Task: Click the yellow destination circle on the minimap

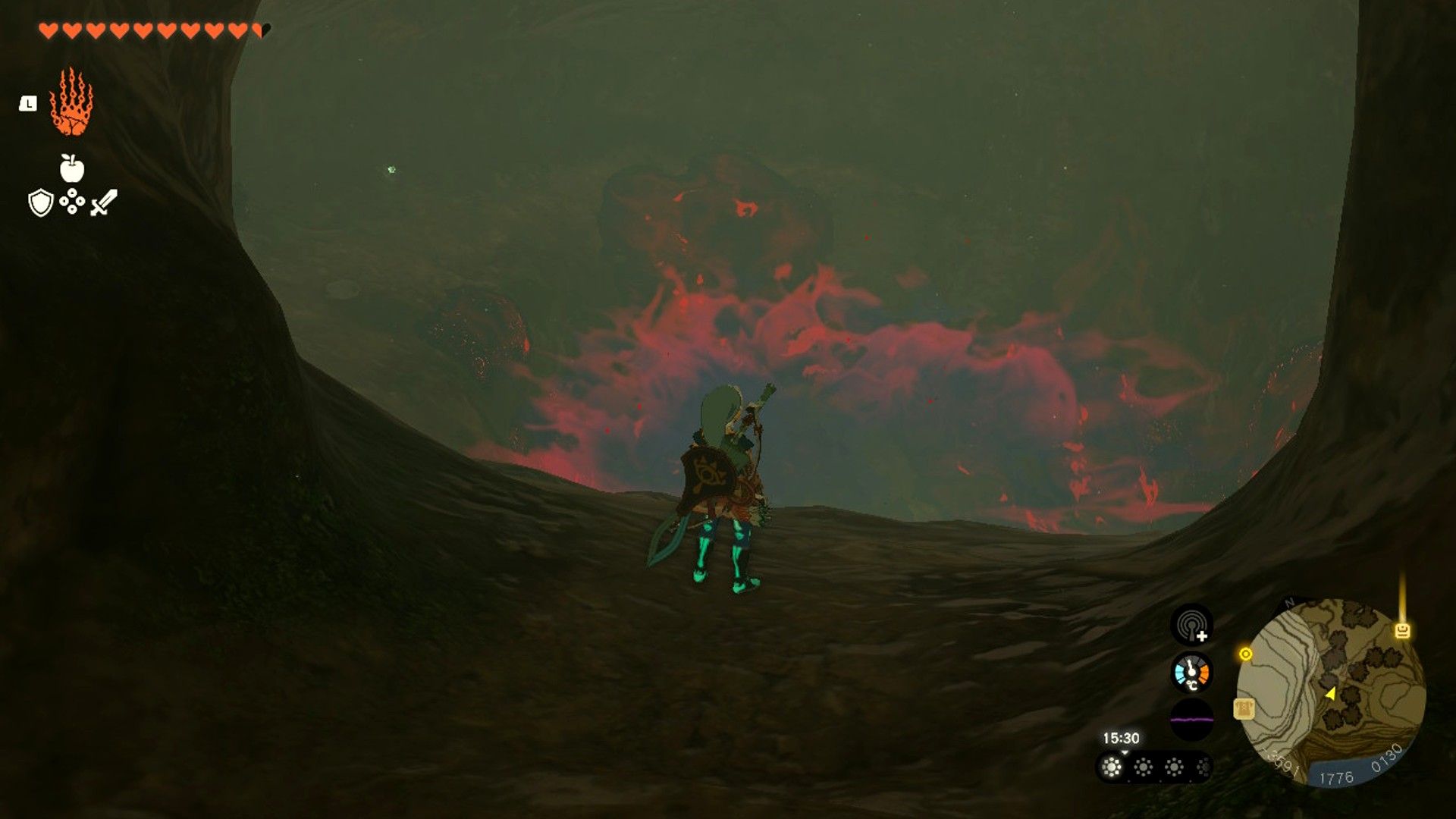Action: (x=1245, y=654)
